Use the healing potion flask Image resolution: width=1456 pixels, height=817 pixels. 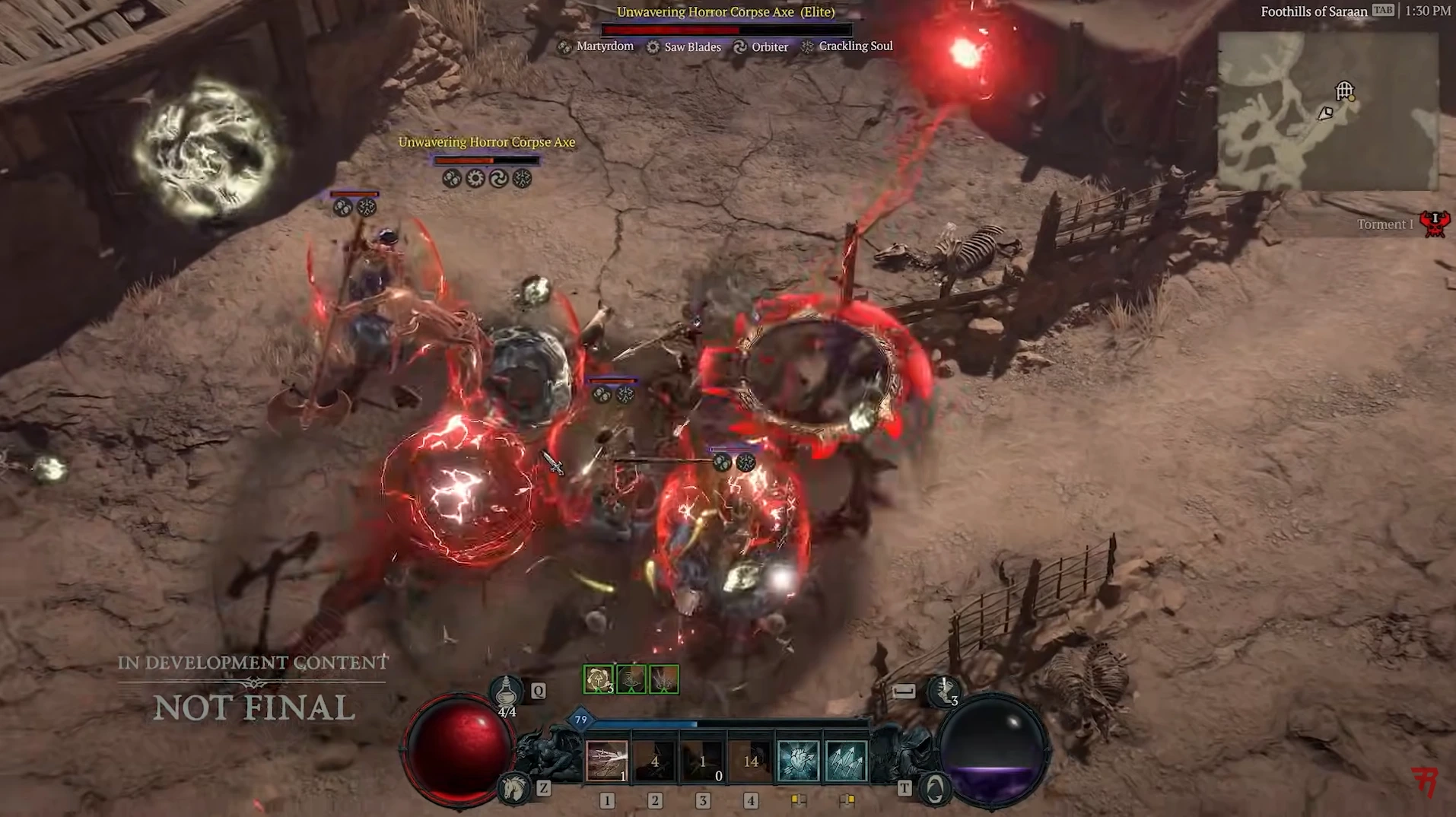(x=506, y=693)
